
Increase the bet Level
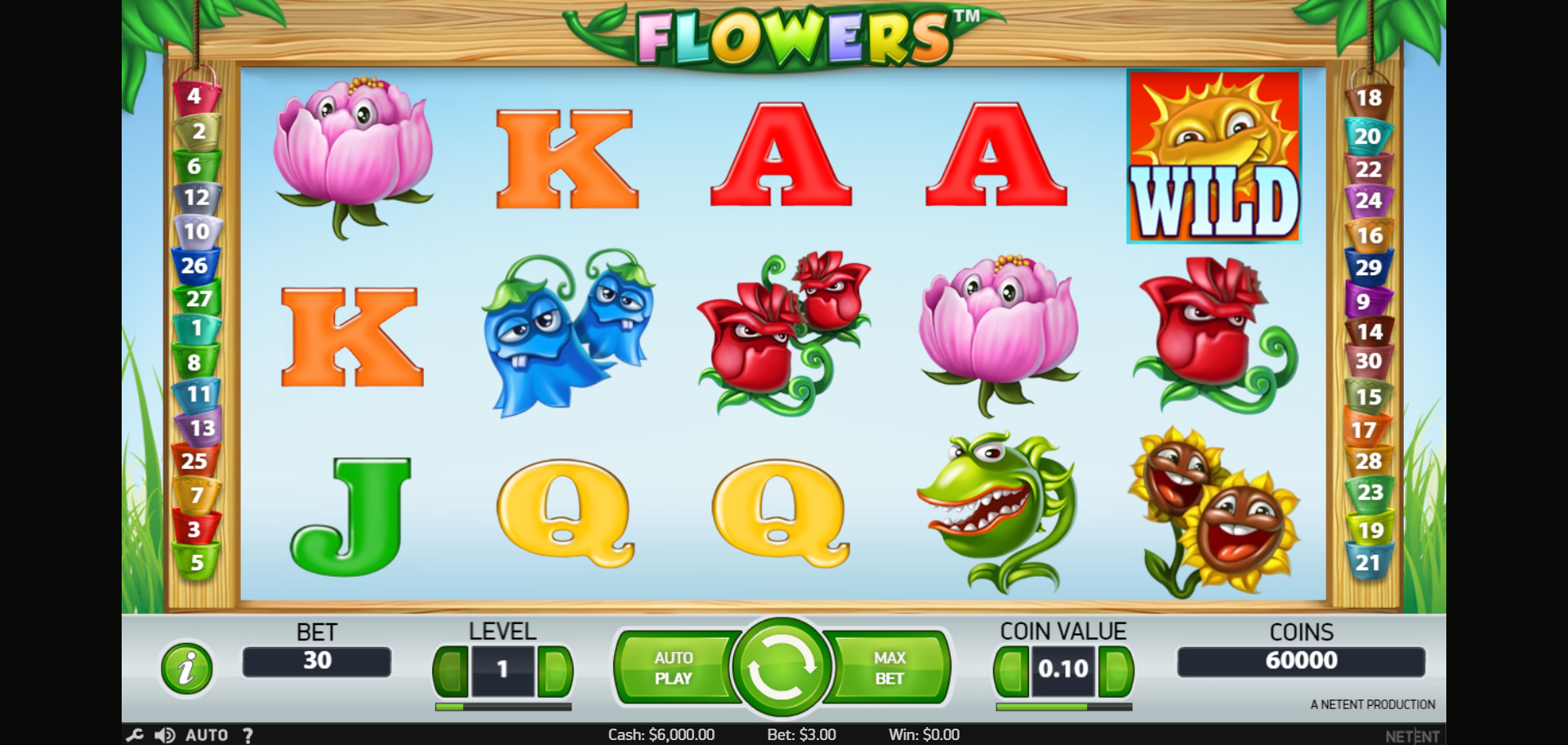pyautogui.click(x=555, y=671)
